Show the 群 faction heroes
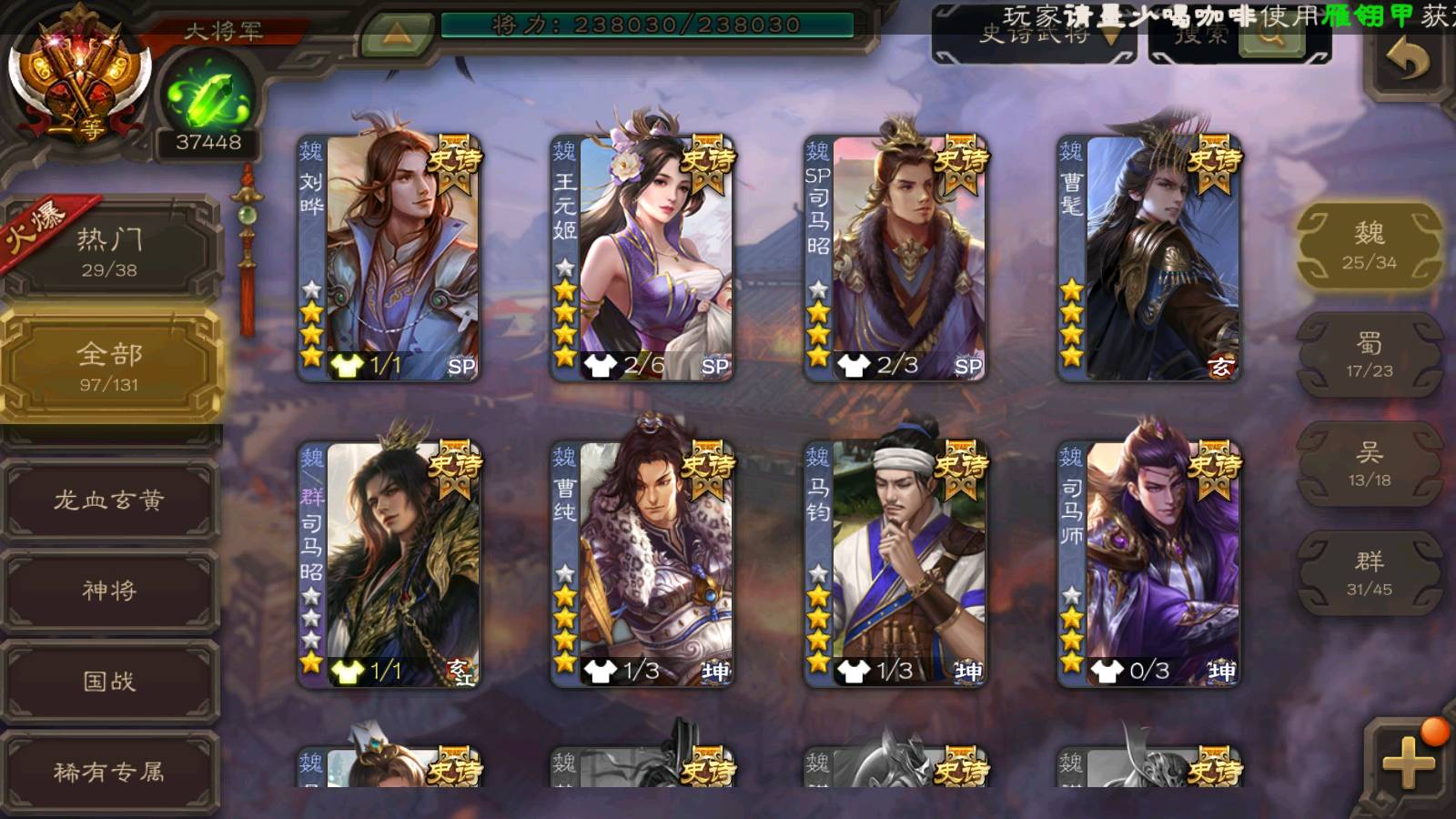Image resolution: width=1456 pixels, height=819 pixels. click(x=1369, y=573)
